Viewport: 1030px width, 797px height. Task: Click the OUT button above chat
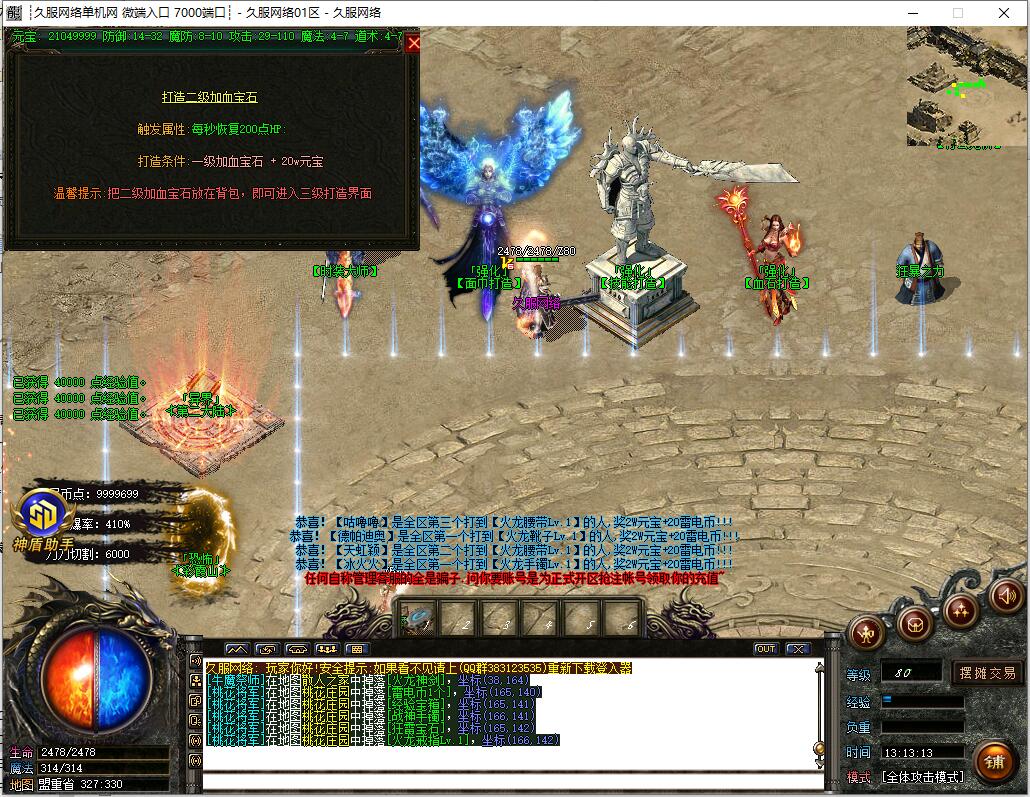[765, 649]
